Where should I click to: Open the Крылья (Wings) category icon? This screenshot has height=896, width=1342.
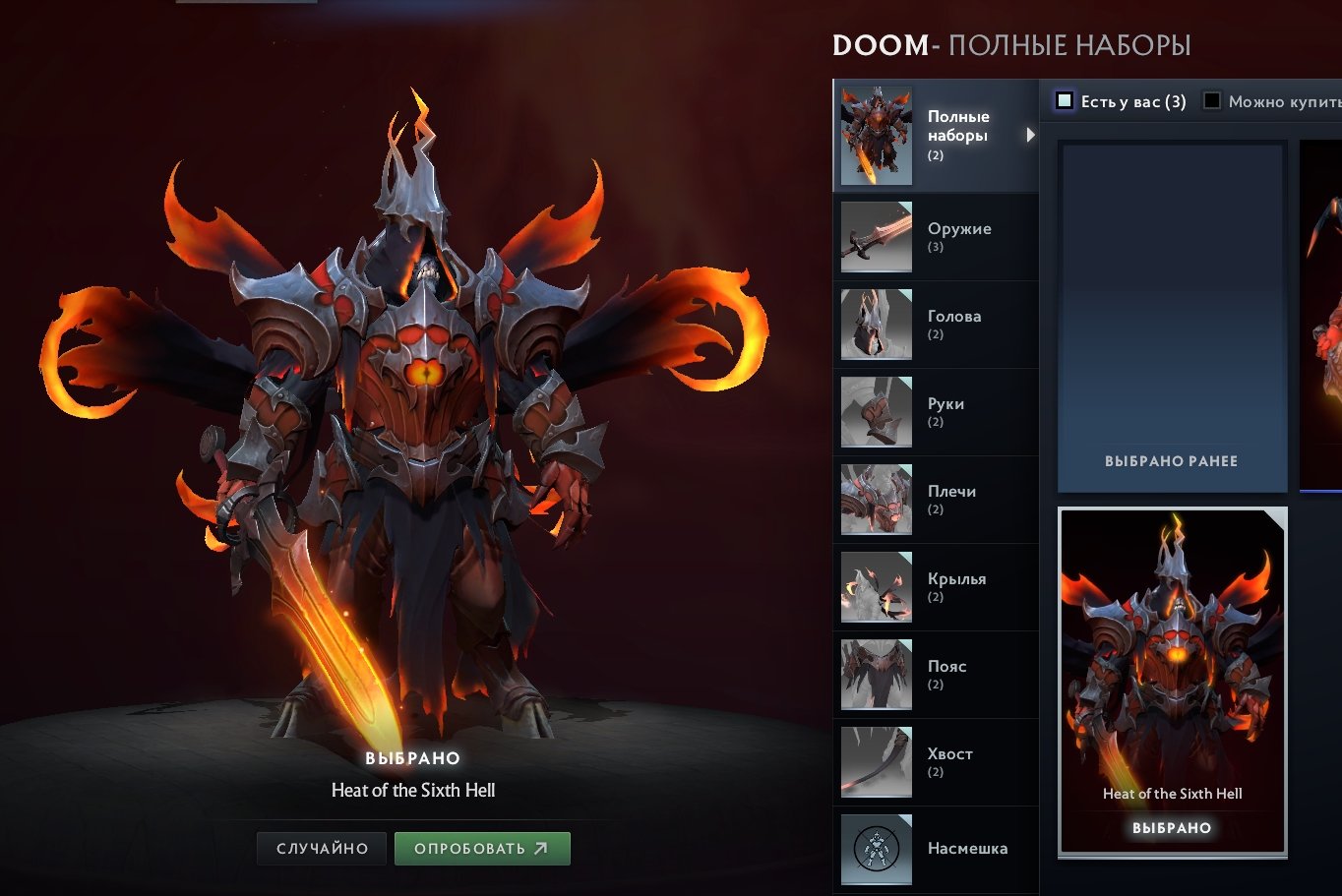tap(875, 587)
